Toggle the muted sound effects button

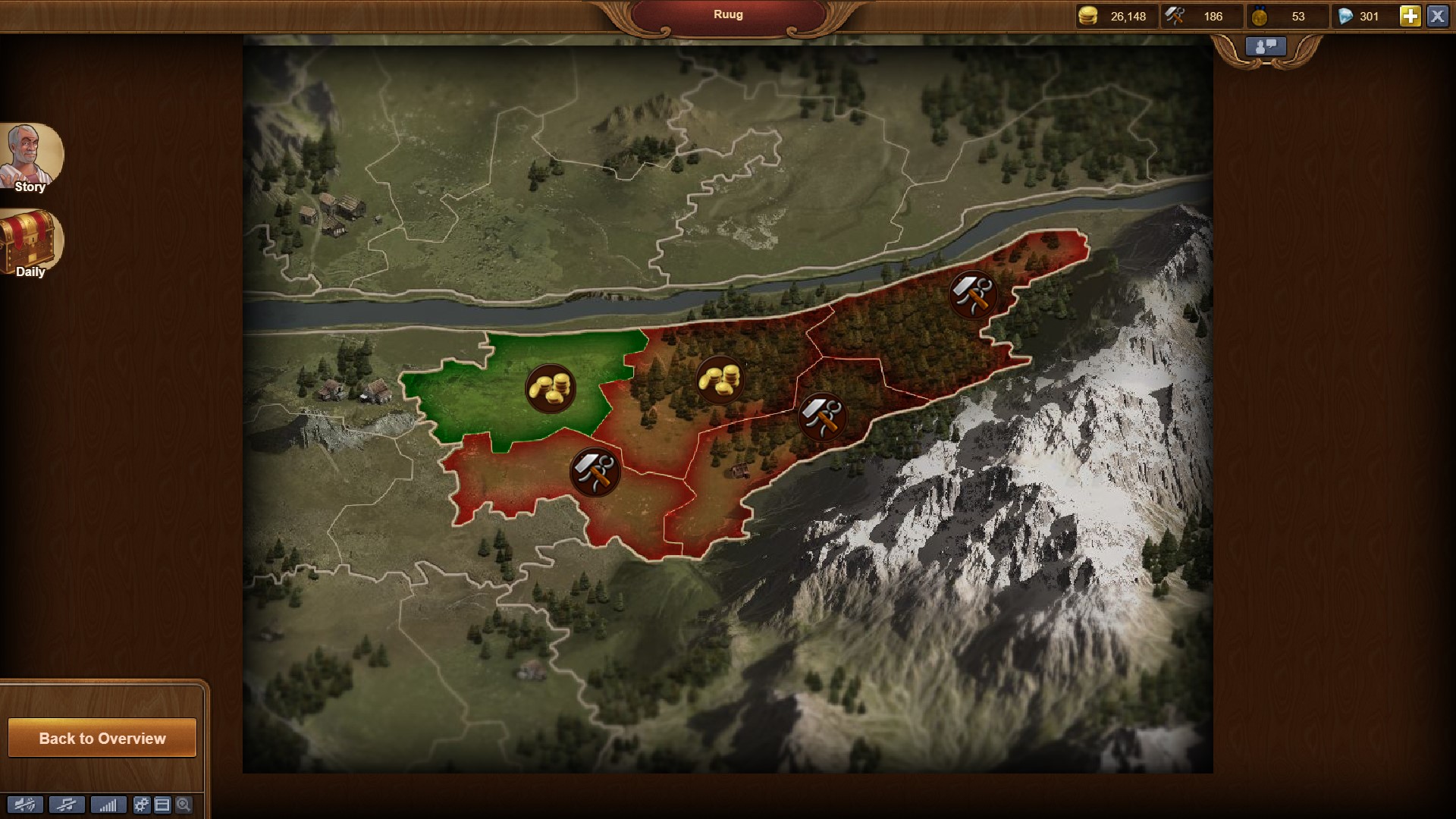point(25,805)
